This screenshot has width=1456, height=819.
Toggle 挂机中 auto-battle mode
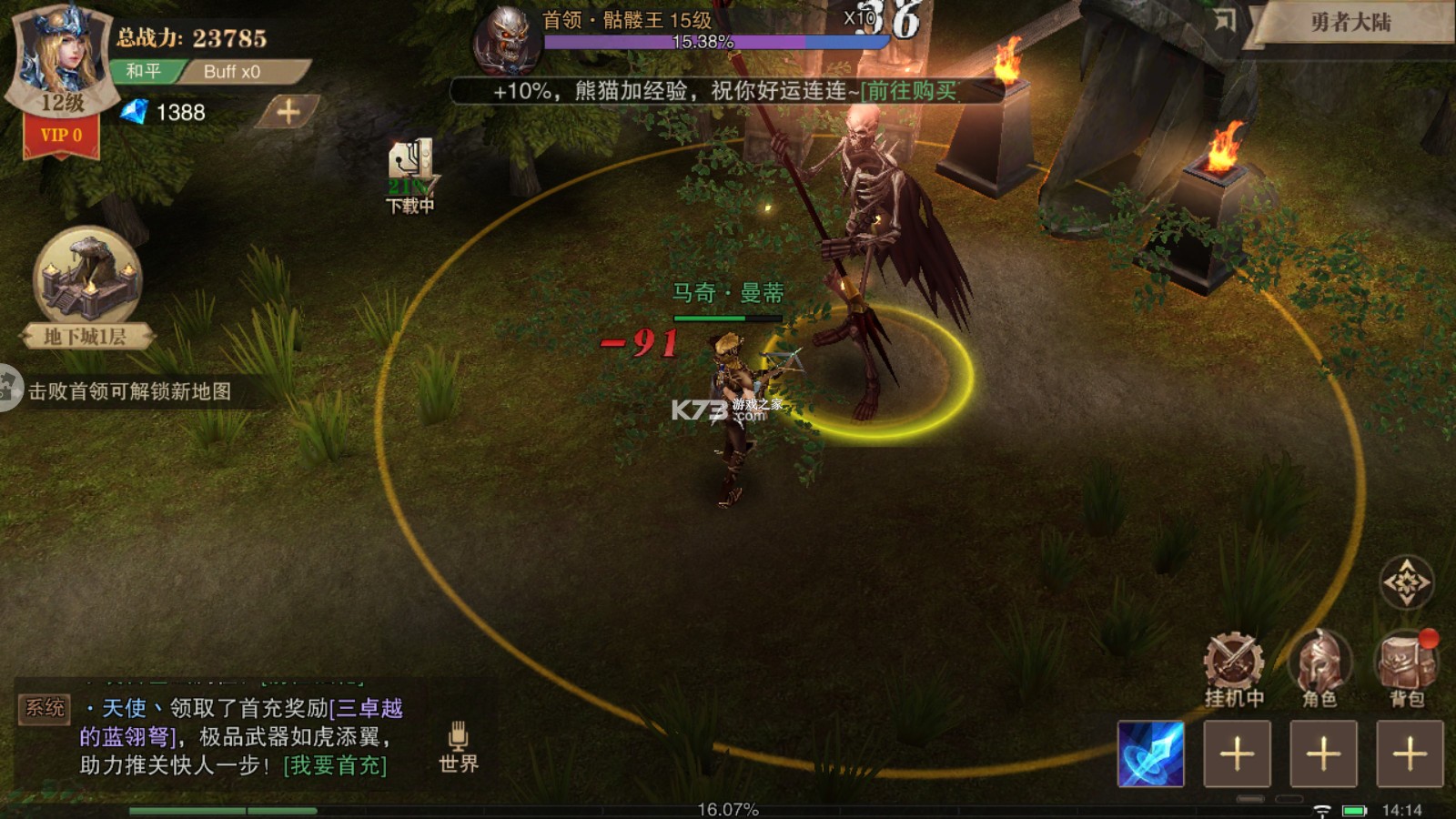point(1234,670)
